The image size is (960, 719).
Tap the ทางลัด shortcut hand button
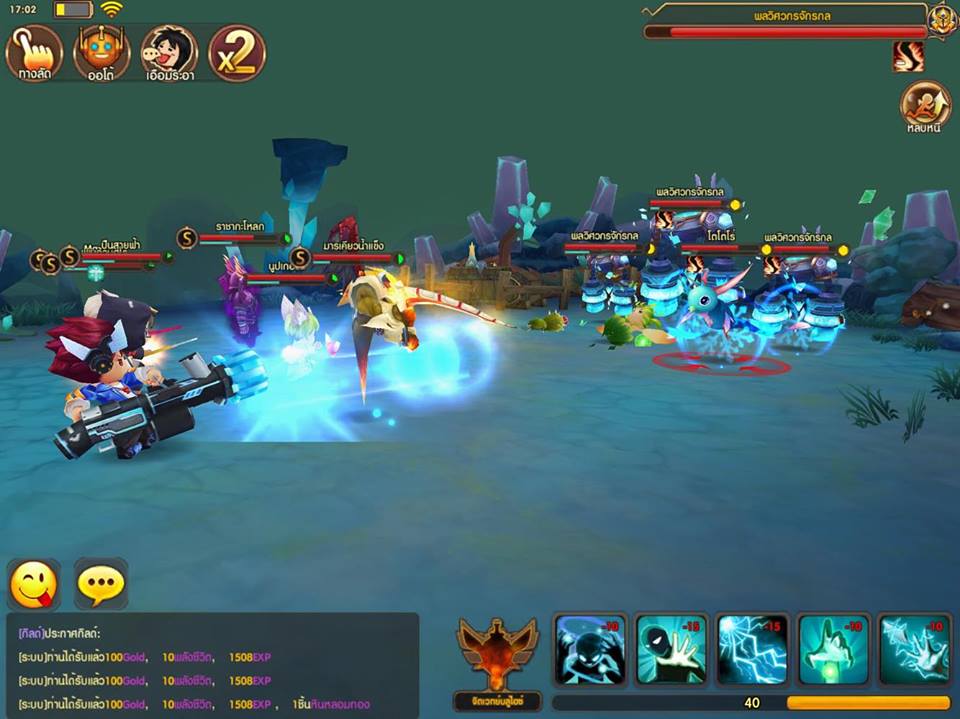tap(35, 53)
